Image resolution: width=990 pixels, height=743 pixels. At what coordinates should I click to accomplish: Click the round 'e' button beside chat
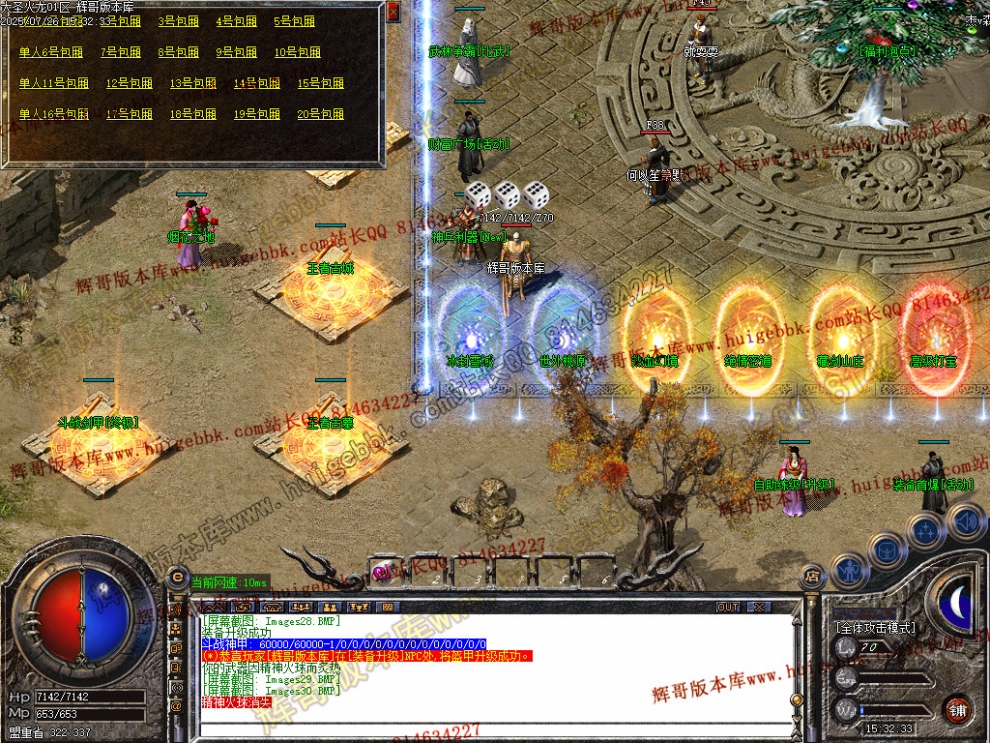(178, 576)
